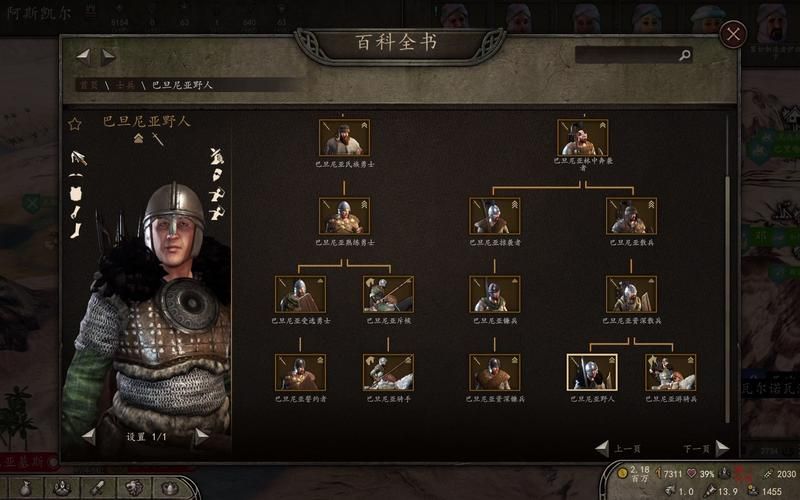
Task: Select the highlighted 巴旦尼亚野人 troop node
Action: [592, 372]
